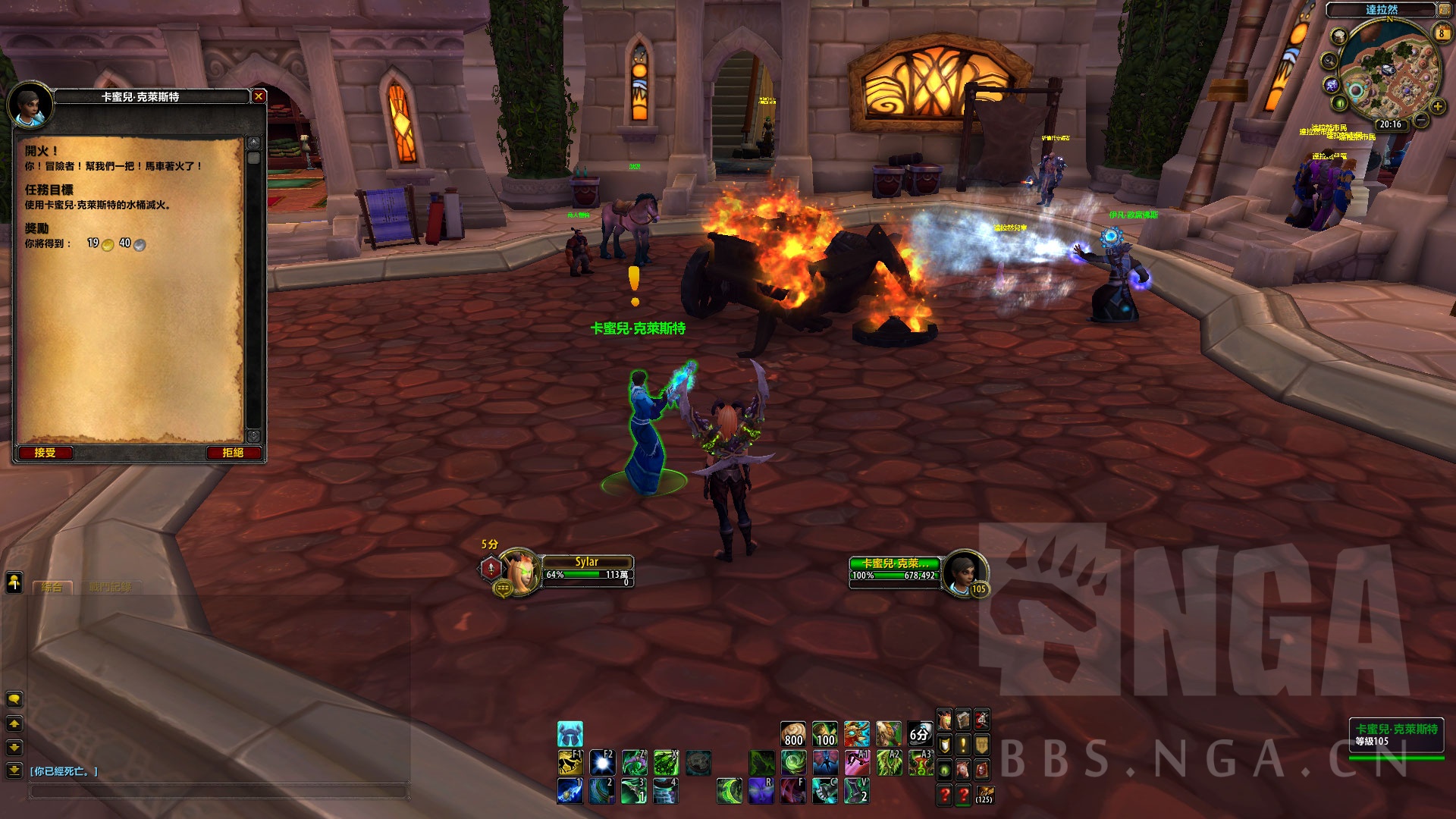Decline the quest with the 拒絕 button

click(x=233, y=453)
